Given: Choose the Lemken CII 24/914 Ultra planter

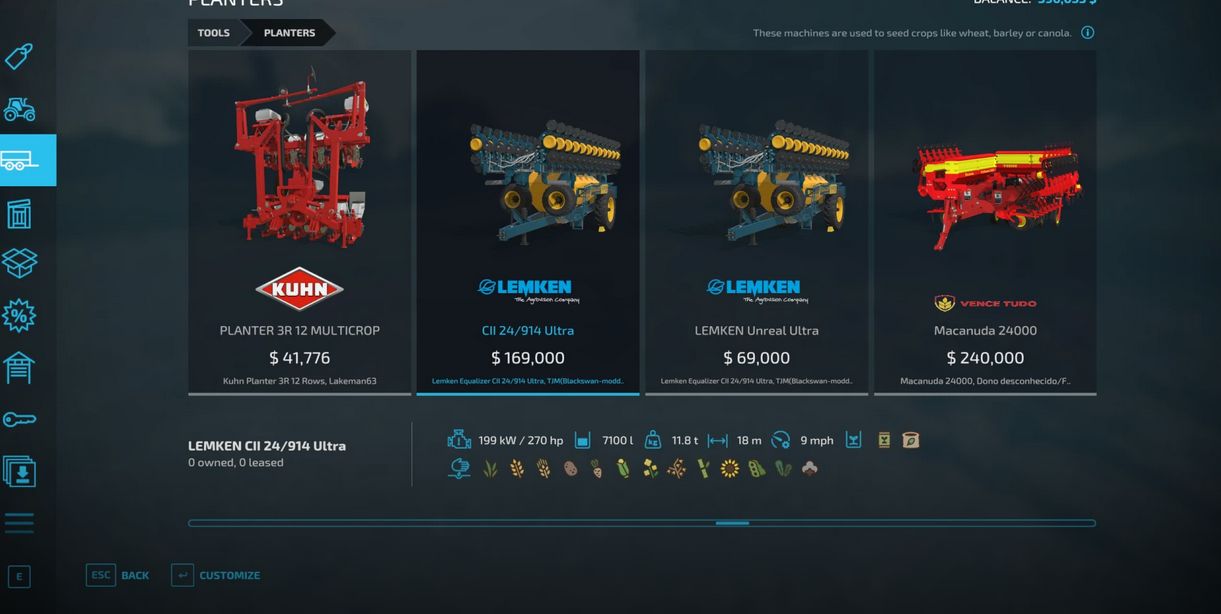Looking at the screenshot, I should click(527, 222).
